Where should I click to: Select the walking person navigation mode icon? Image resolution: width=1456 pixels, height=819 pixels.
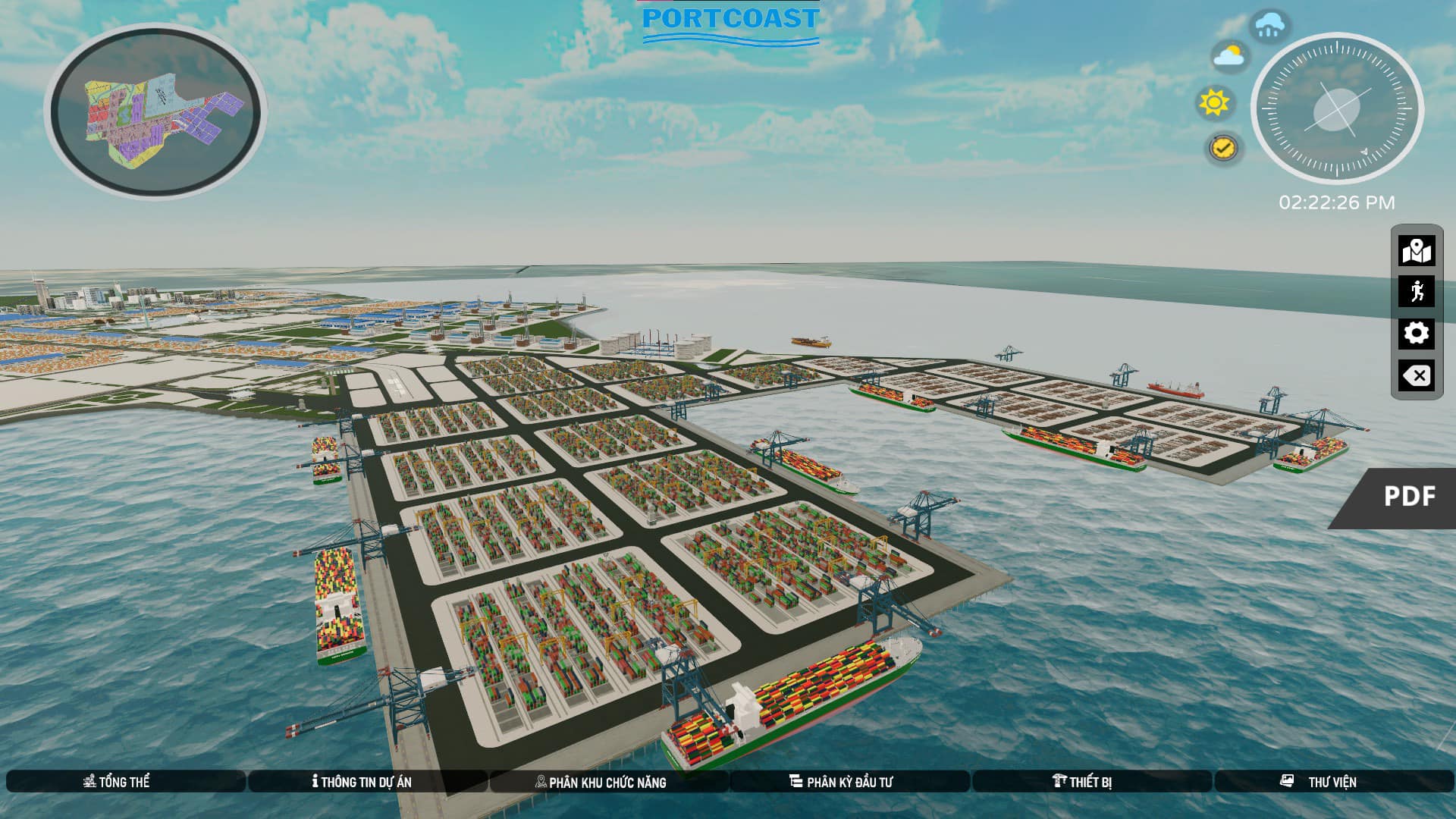click(x=1417, y=290)
